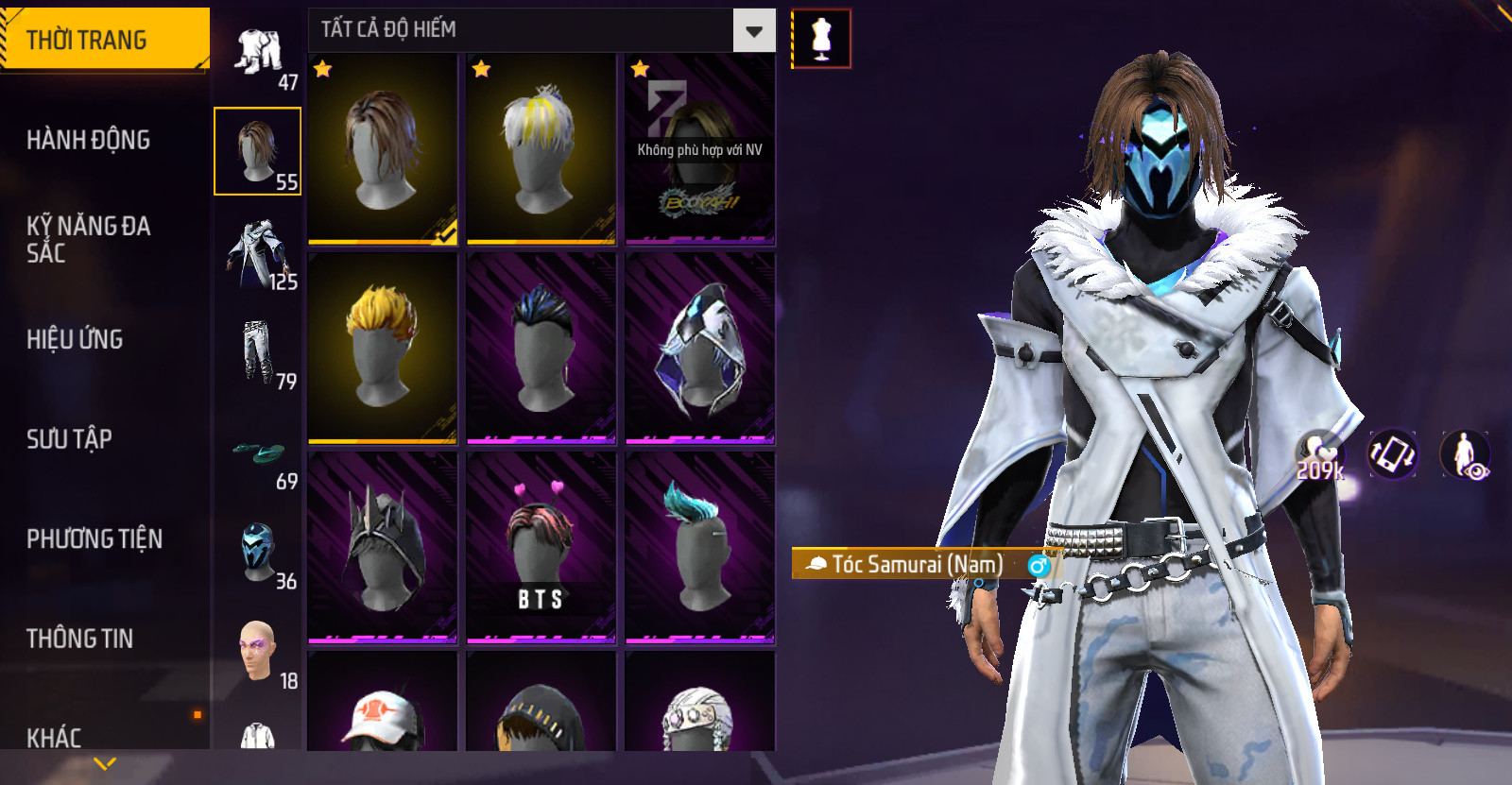Switch to the Hành Động section
The image size is (1512, 785).
[89, 140]
